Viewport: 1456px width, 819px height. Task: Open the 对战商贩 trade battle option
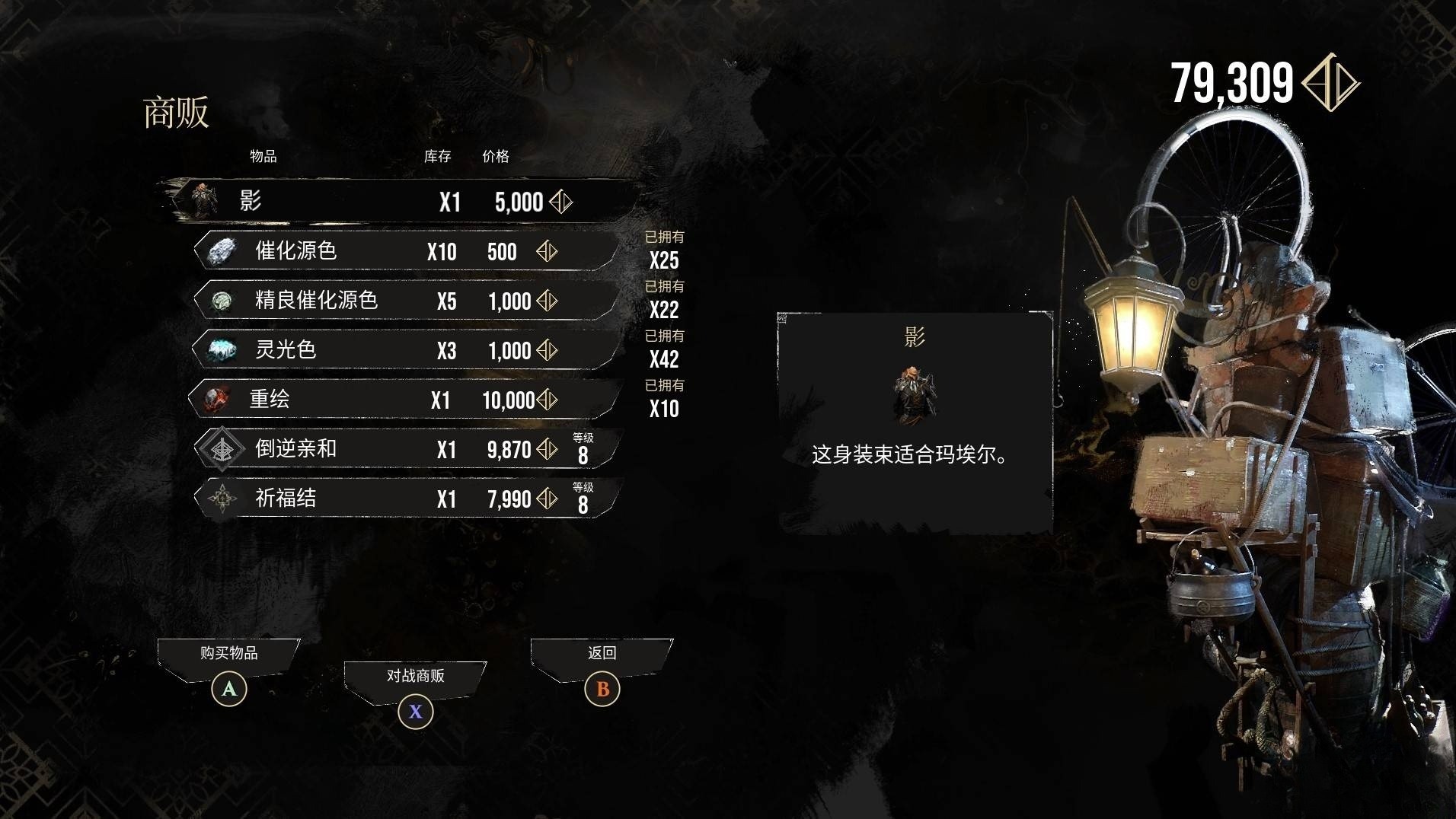pos(415,676)
